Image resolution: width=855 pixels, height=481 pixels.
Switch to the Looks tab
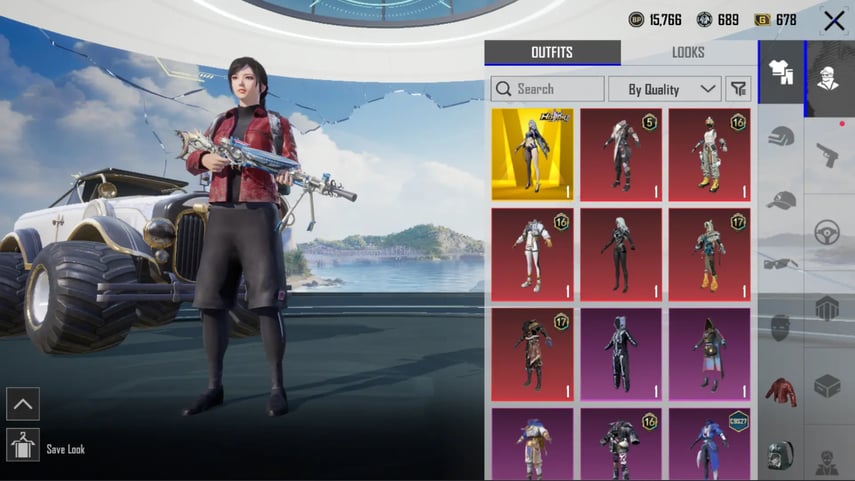pos(688,53)
